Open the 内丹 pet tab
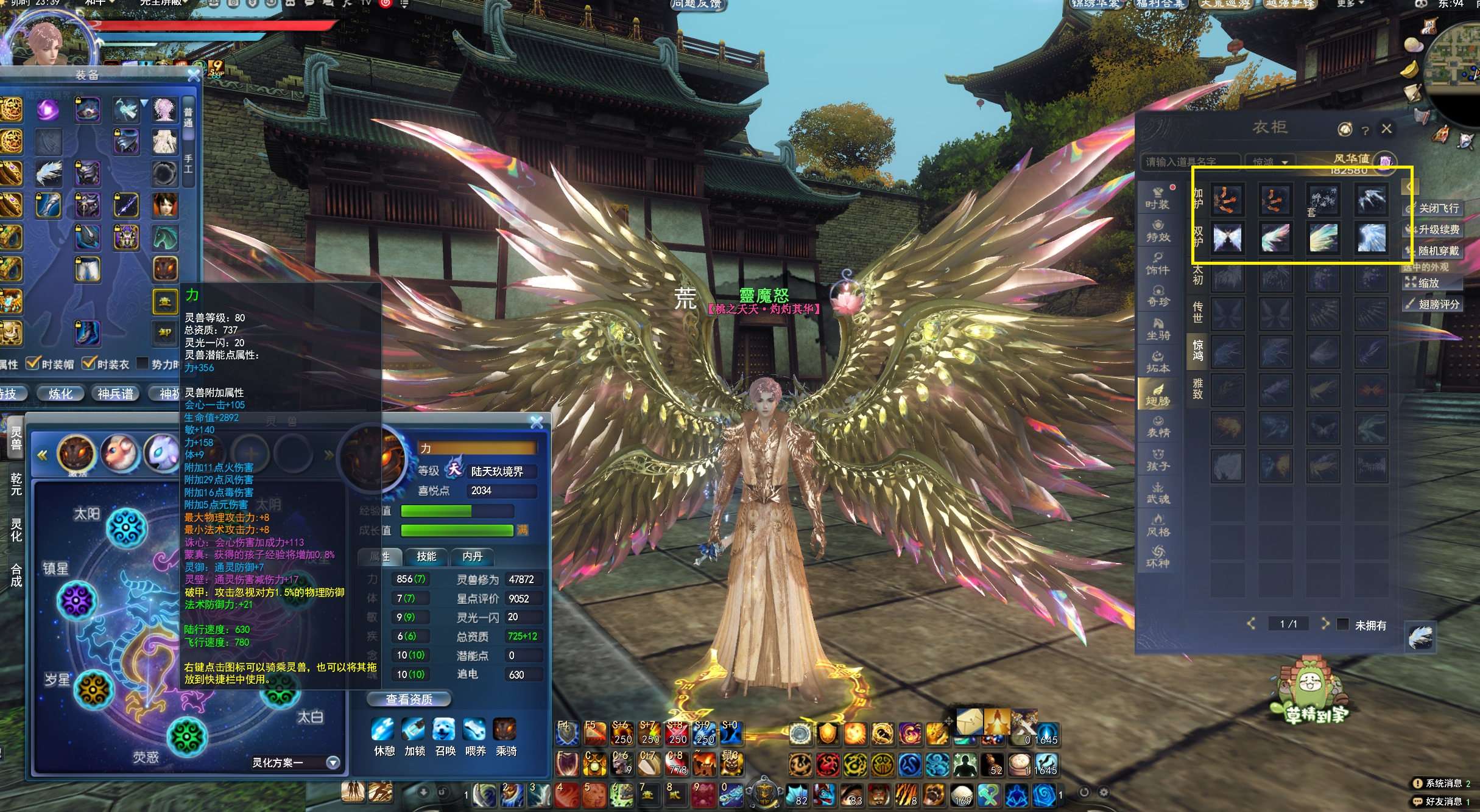1480x812 pixels. pos(472,556)
